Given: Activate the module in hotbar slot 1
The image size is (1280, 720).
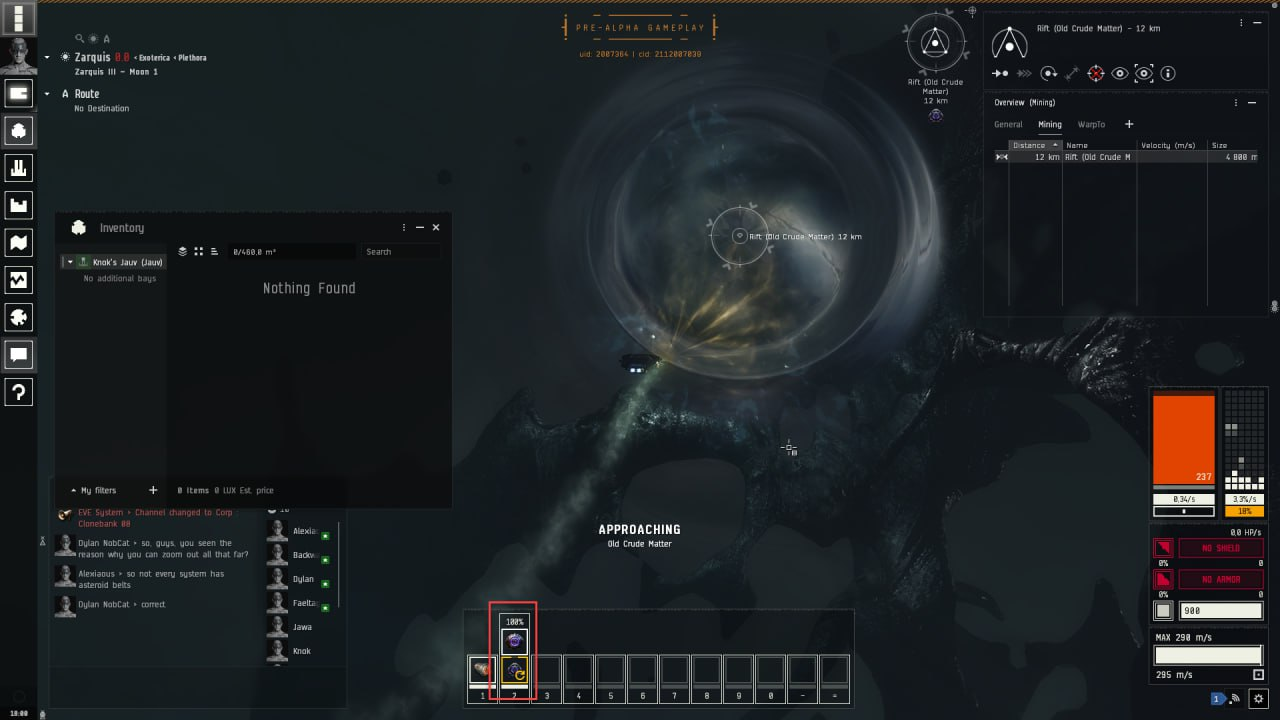Looking at the screenshot, I should 482,670.
